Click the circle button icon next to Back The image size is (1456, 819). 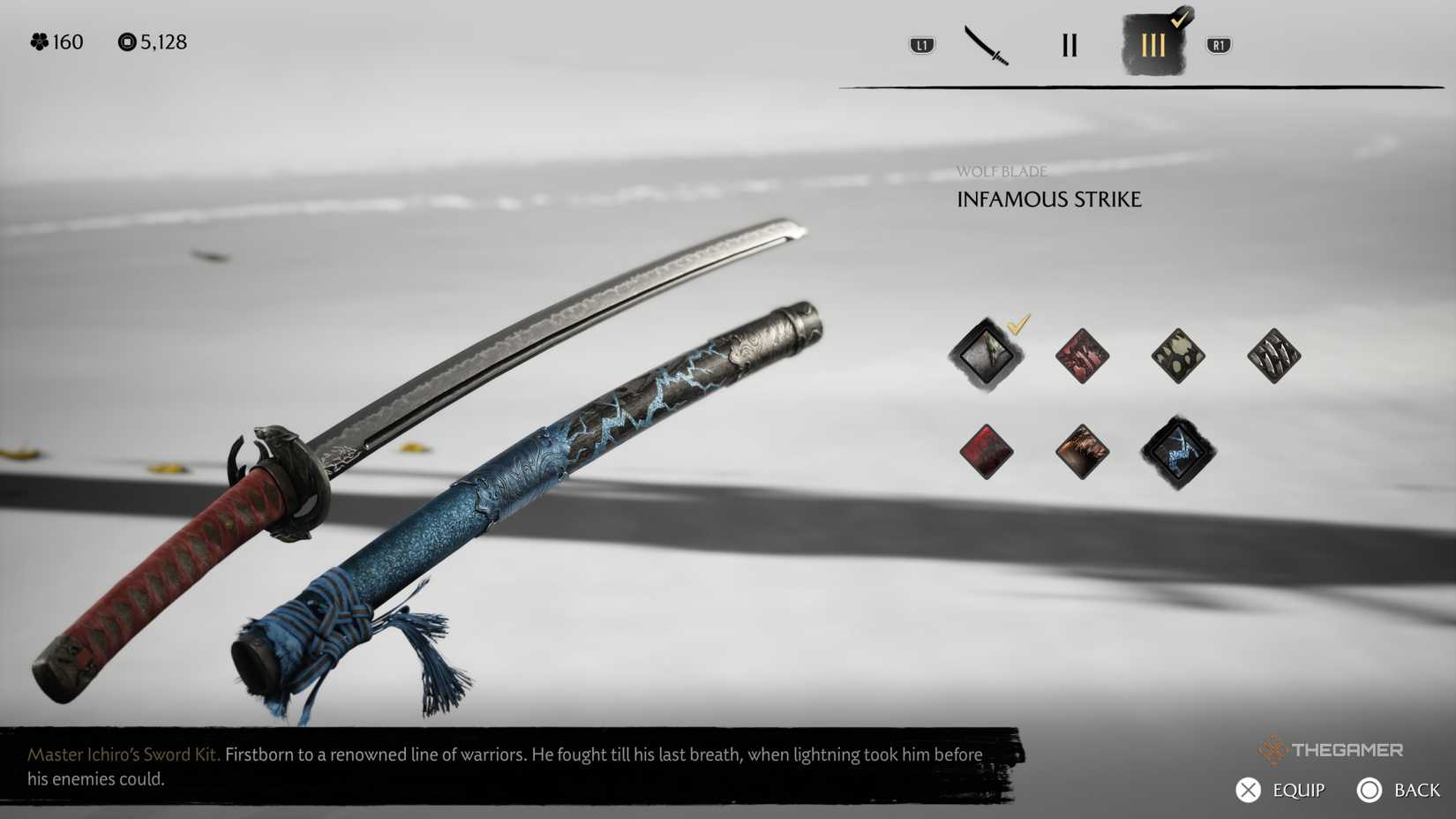click(1370, 790)
